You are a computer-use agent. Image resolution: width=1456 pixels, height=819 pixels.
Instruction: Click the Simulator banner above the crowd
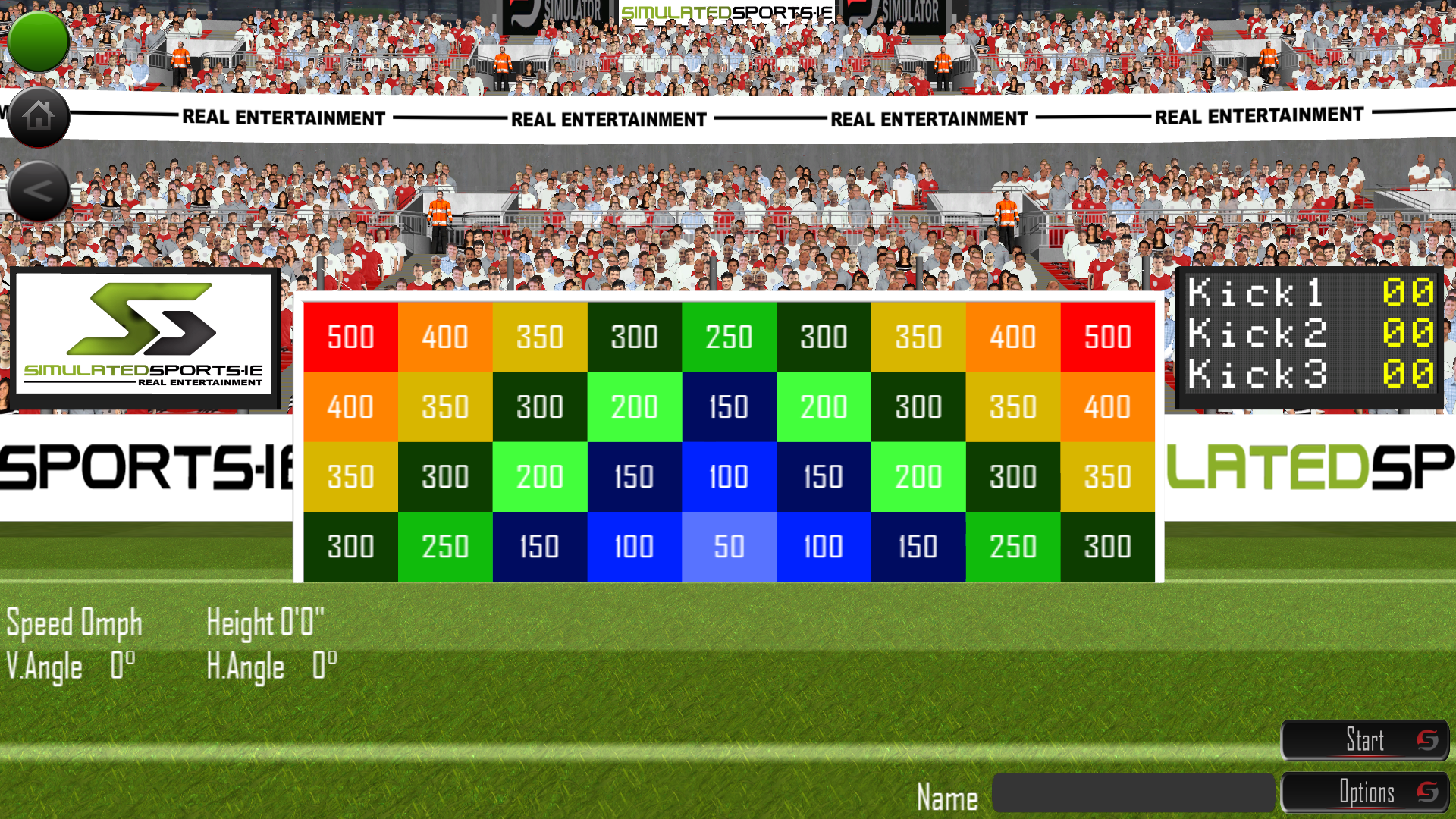point(554,11)
